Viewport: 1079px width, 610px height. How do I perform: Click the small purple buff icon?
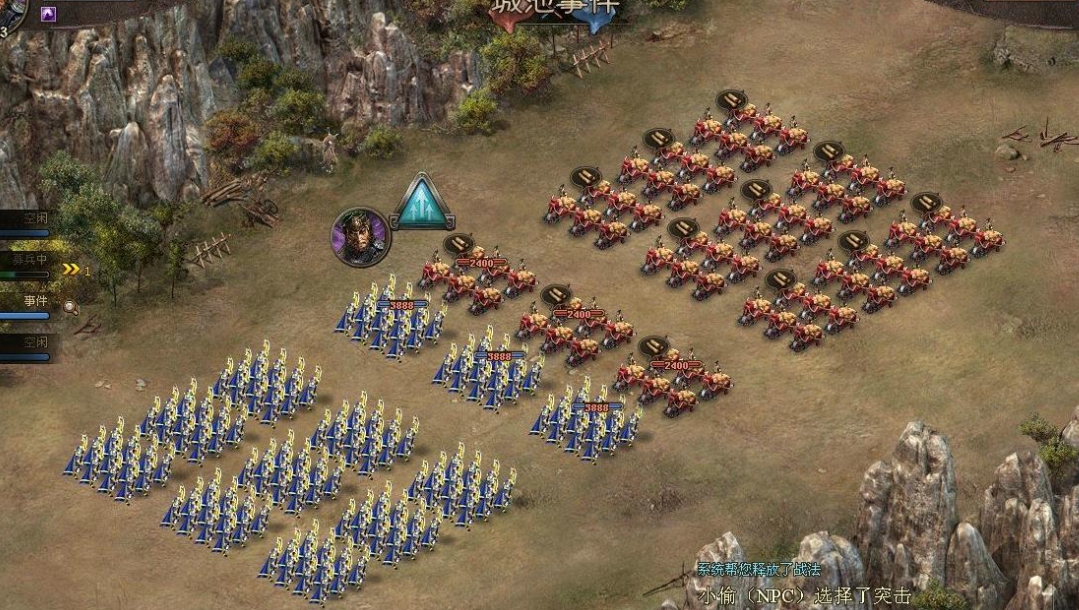[x=48, y=14]
